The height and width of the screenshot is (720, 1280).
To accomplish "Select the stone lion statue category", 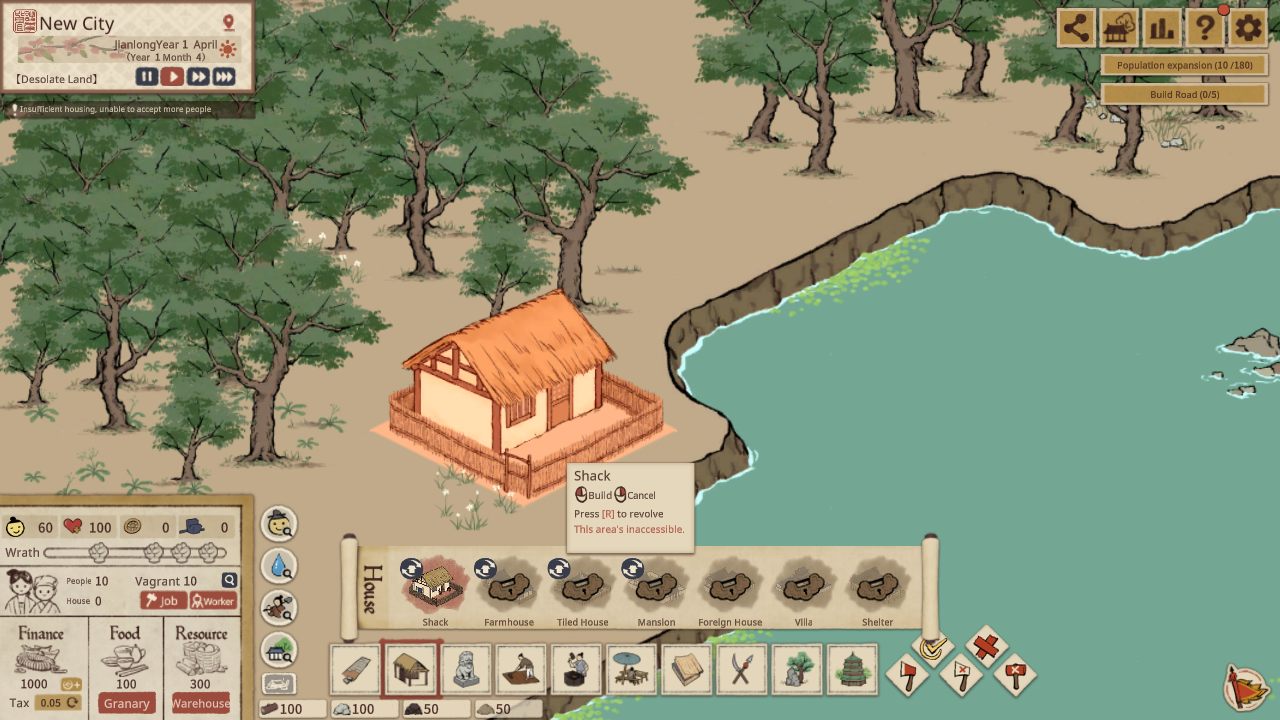I will (466, 670).
